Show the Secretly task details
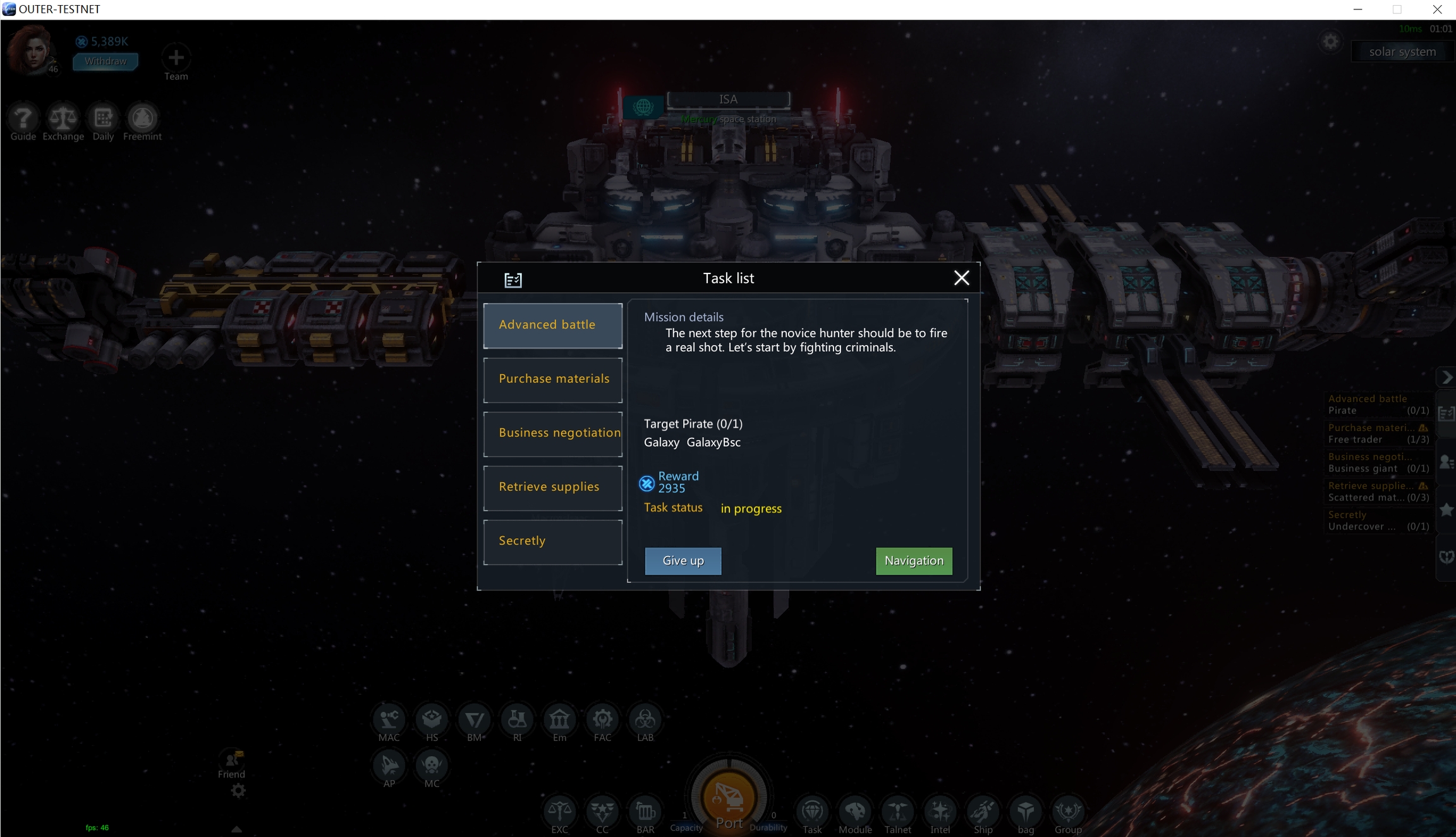The image size is (1456, 837). (552, 541)
